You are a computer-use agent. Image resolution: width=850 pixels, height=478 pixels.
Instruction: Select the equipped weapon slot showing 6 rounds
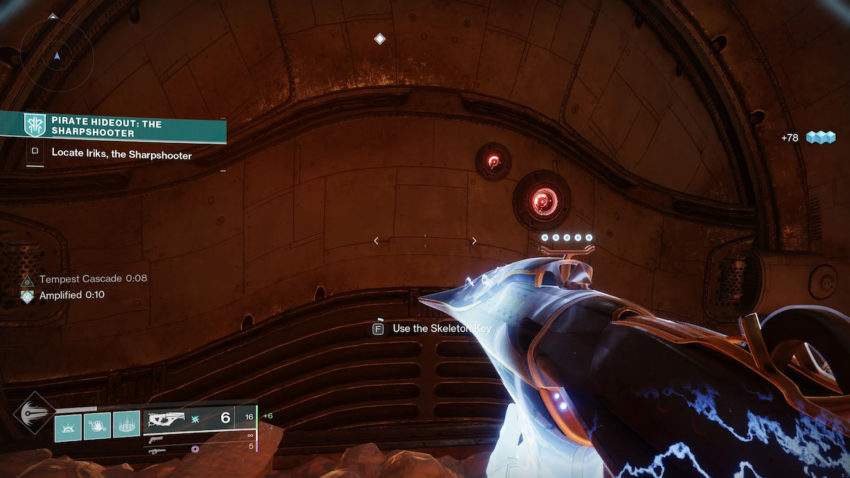[x=200, y=418]
